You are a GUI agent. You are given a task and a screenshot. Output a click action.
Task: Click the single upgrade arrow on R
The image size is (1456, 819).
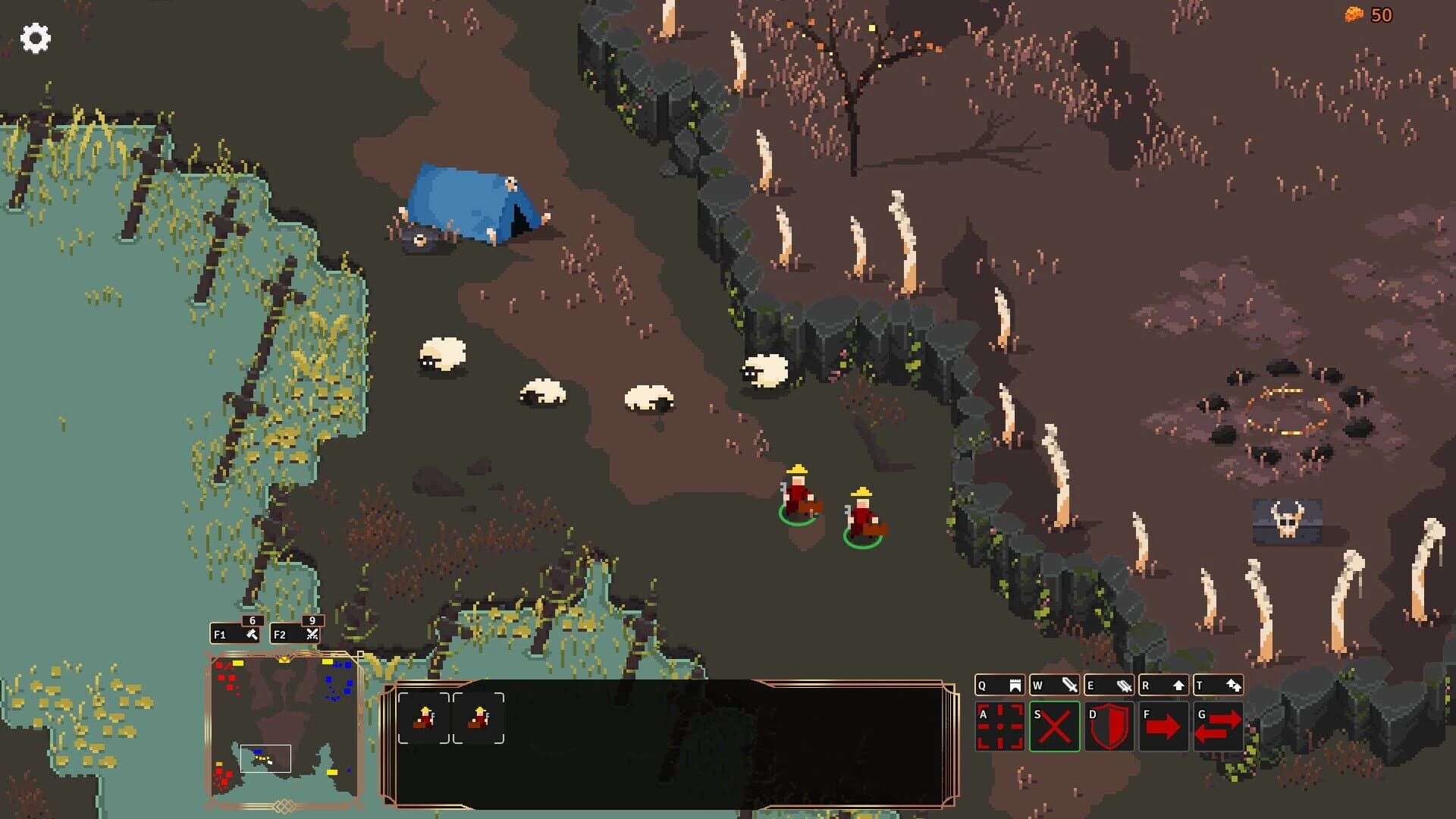coord(1165,685)
